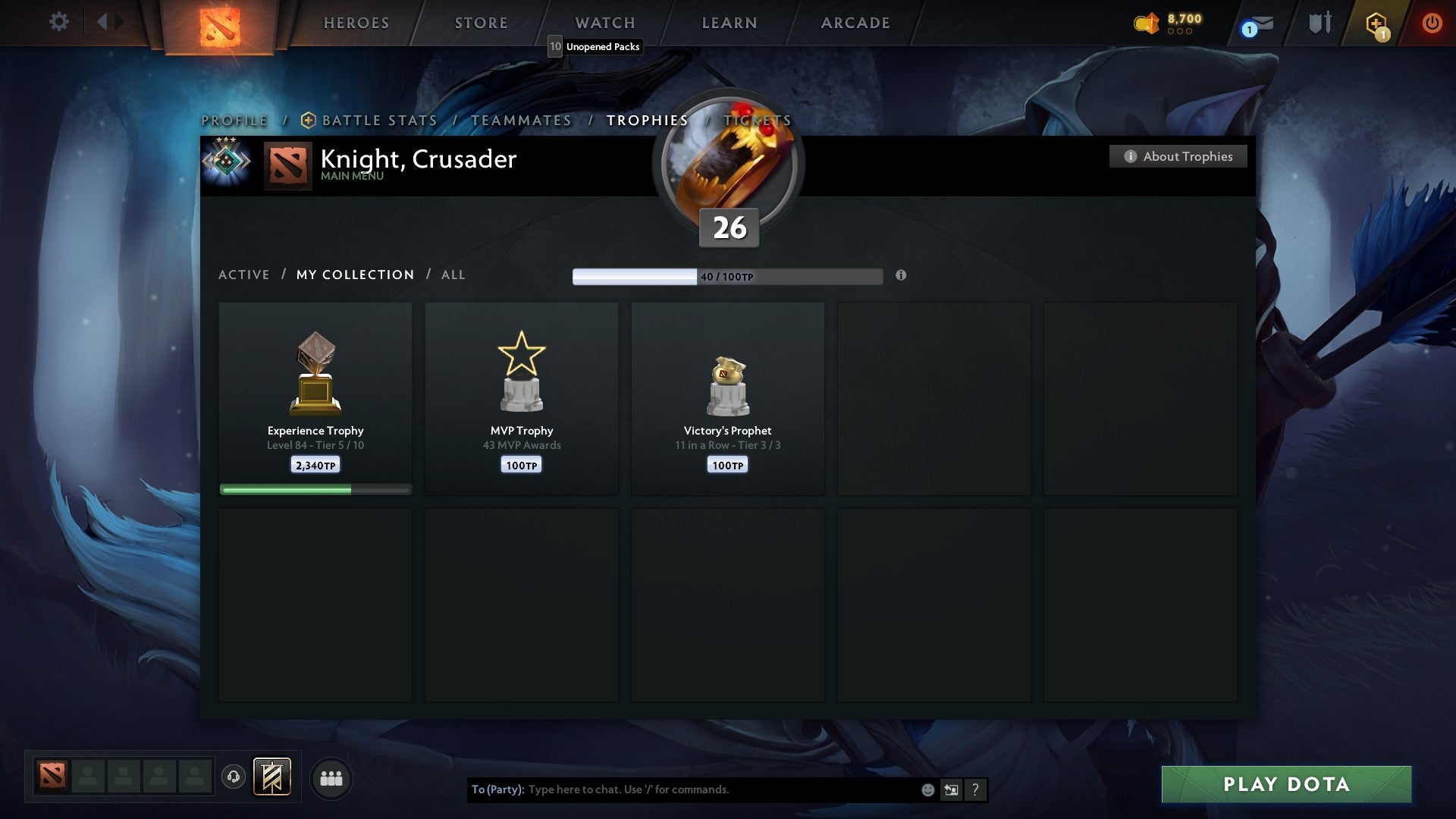The height and width of the screenshot is (819, 1456).
Task: Select the MY COLLECTION filter link
Action: [x=354, y=275]
